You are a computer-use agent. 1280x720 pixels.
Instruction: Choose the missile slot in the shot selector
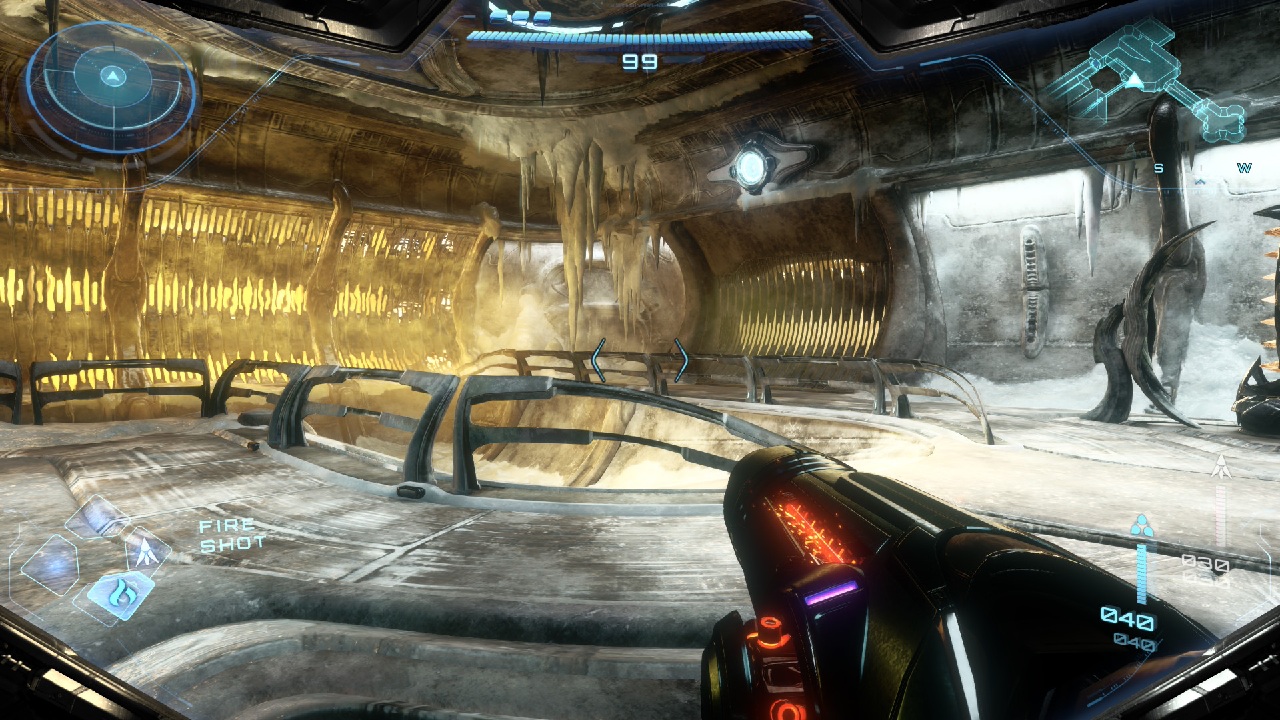tap(147, 550)
